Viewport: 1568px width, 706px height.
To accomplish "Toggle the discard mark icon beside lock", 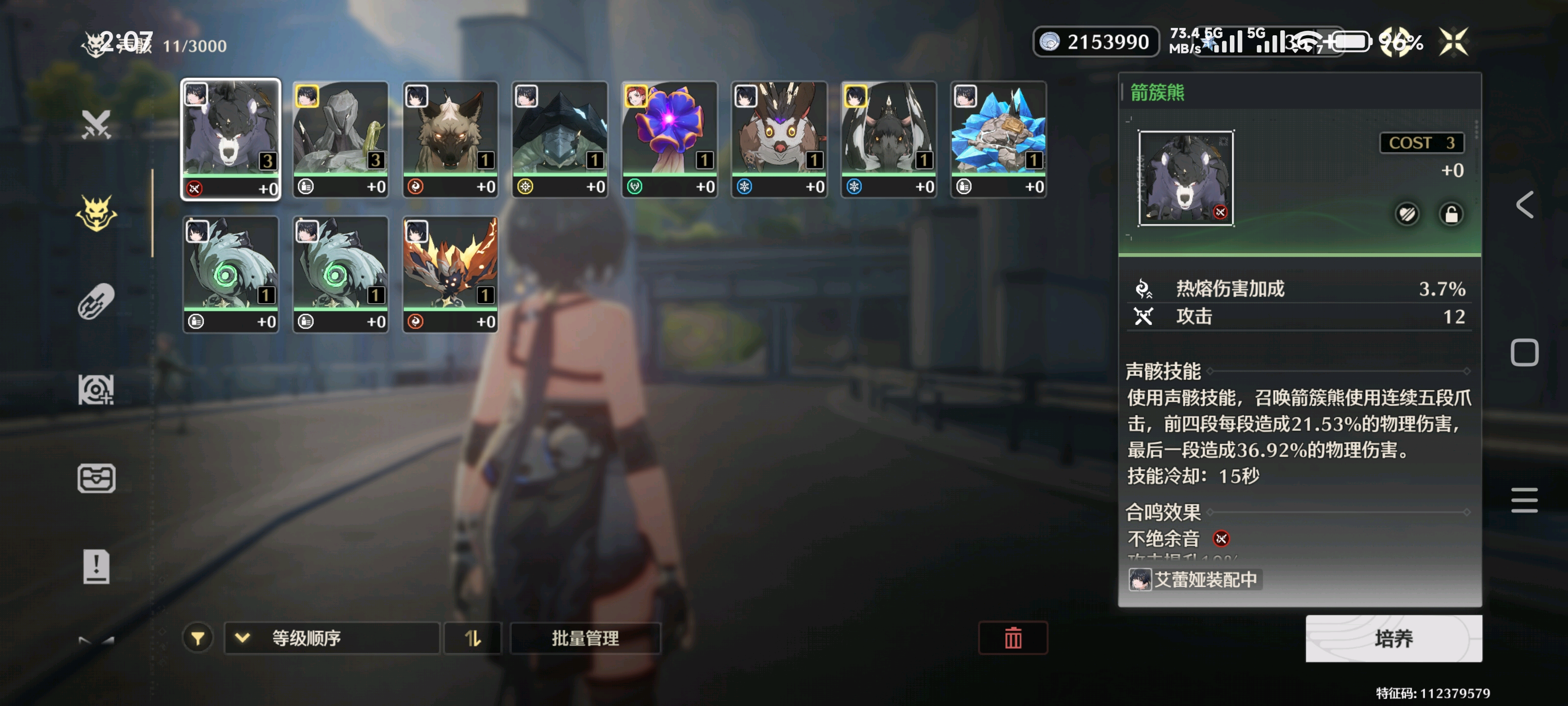I will [1407, 214].
